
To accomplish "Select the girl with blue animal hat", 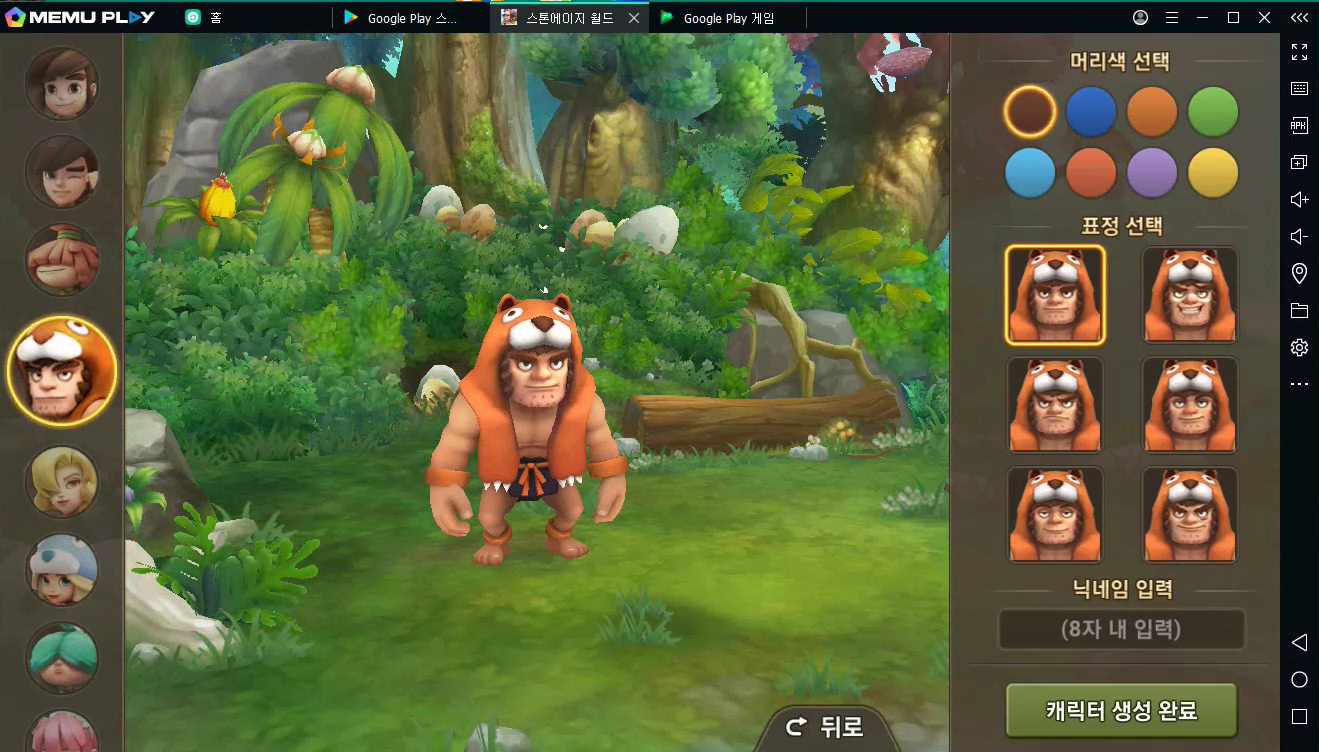I will tap(62, 571).
